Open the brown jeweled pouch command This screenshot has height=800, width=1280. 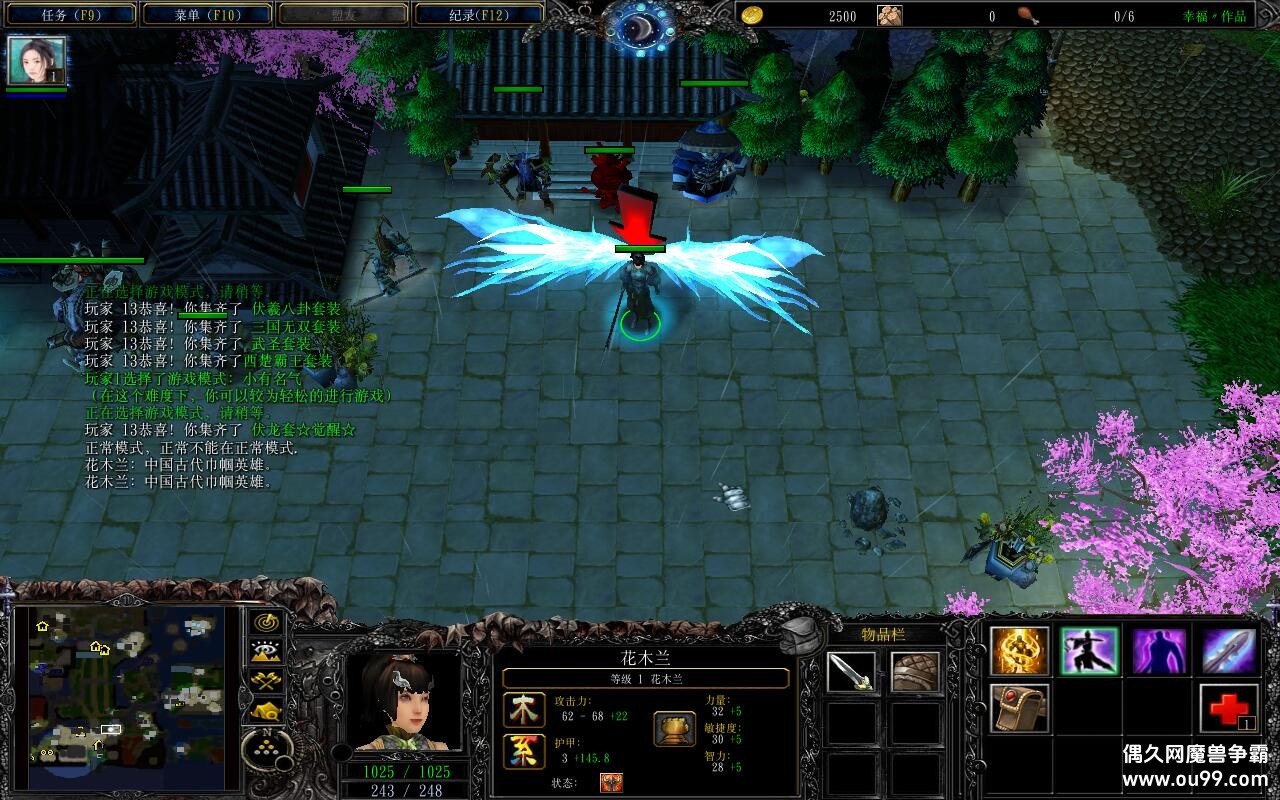tap(1019, 708)
